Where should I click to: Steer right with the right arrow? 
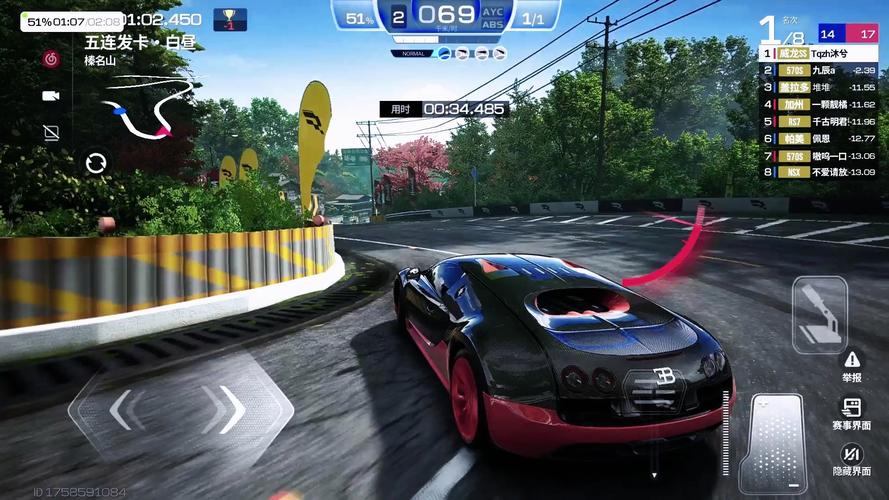click(228, 409)
